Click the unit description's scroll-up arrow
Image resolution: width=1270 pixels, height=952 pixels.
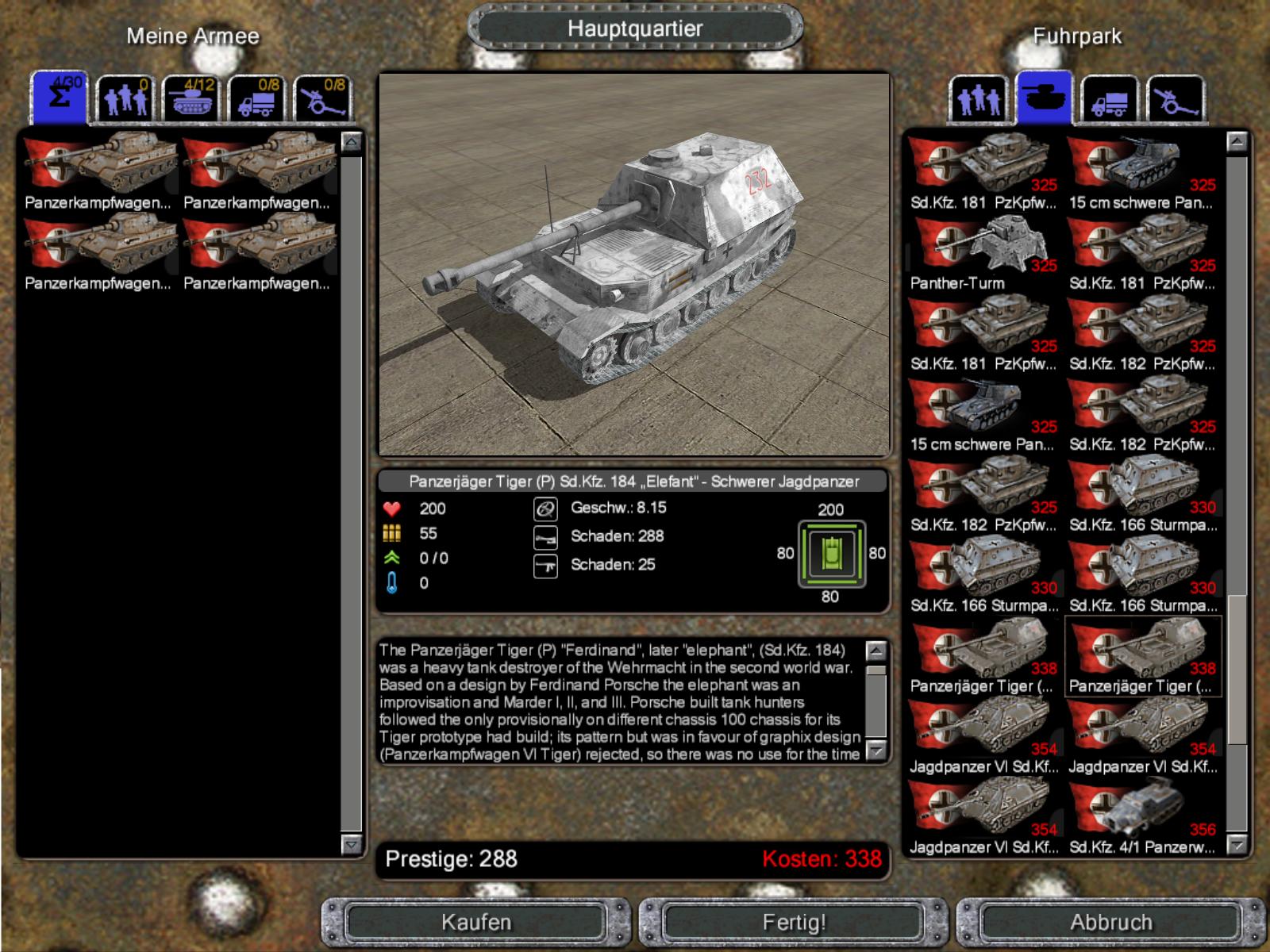coord(876,651)
